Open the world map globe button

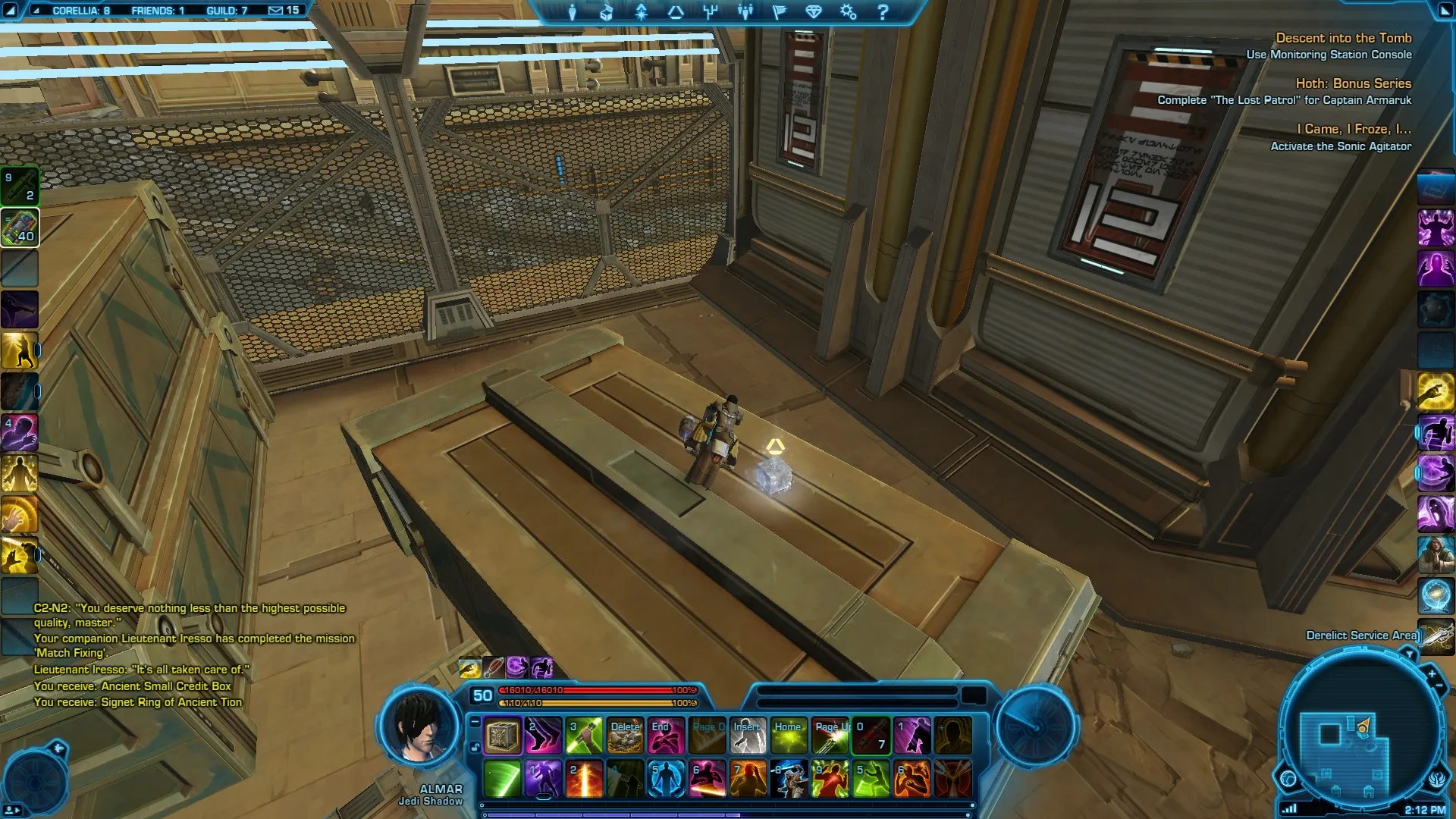click(1288, 779)
